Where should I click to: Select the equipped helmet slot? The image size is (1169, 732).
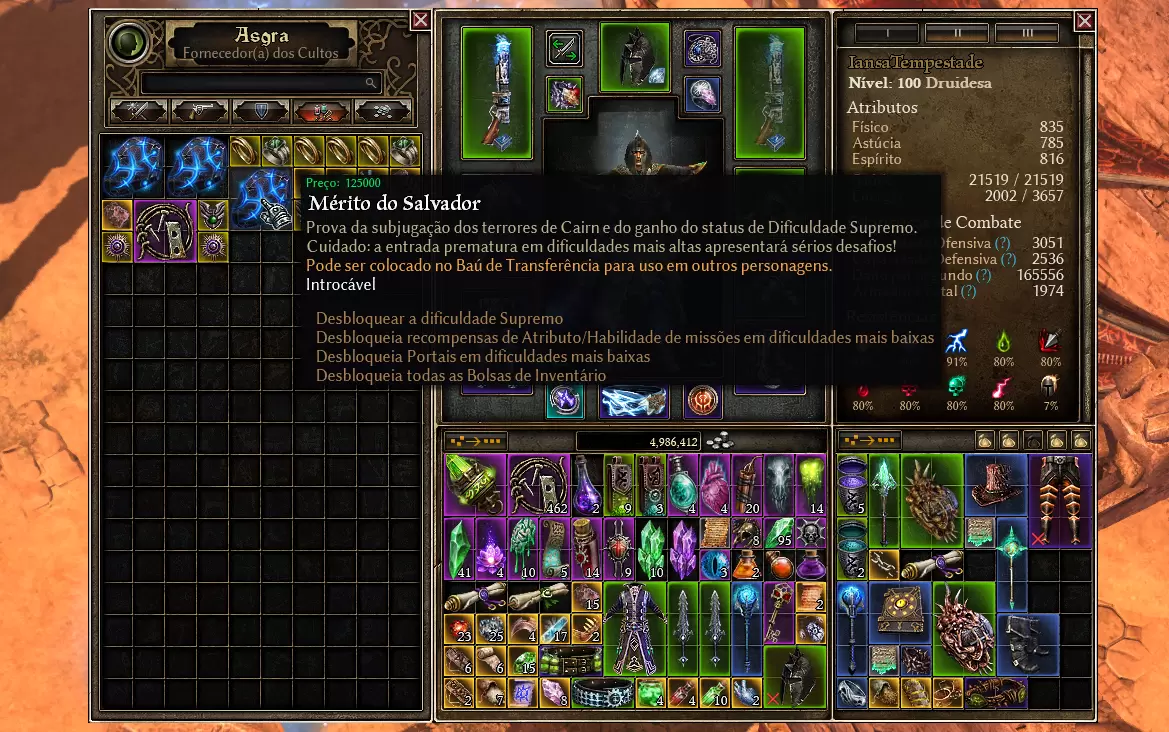point(634,57)
